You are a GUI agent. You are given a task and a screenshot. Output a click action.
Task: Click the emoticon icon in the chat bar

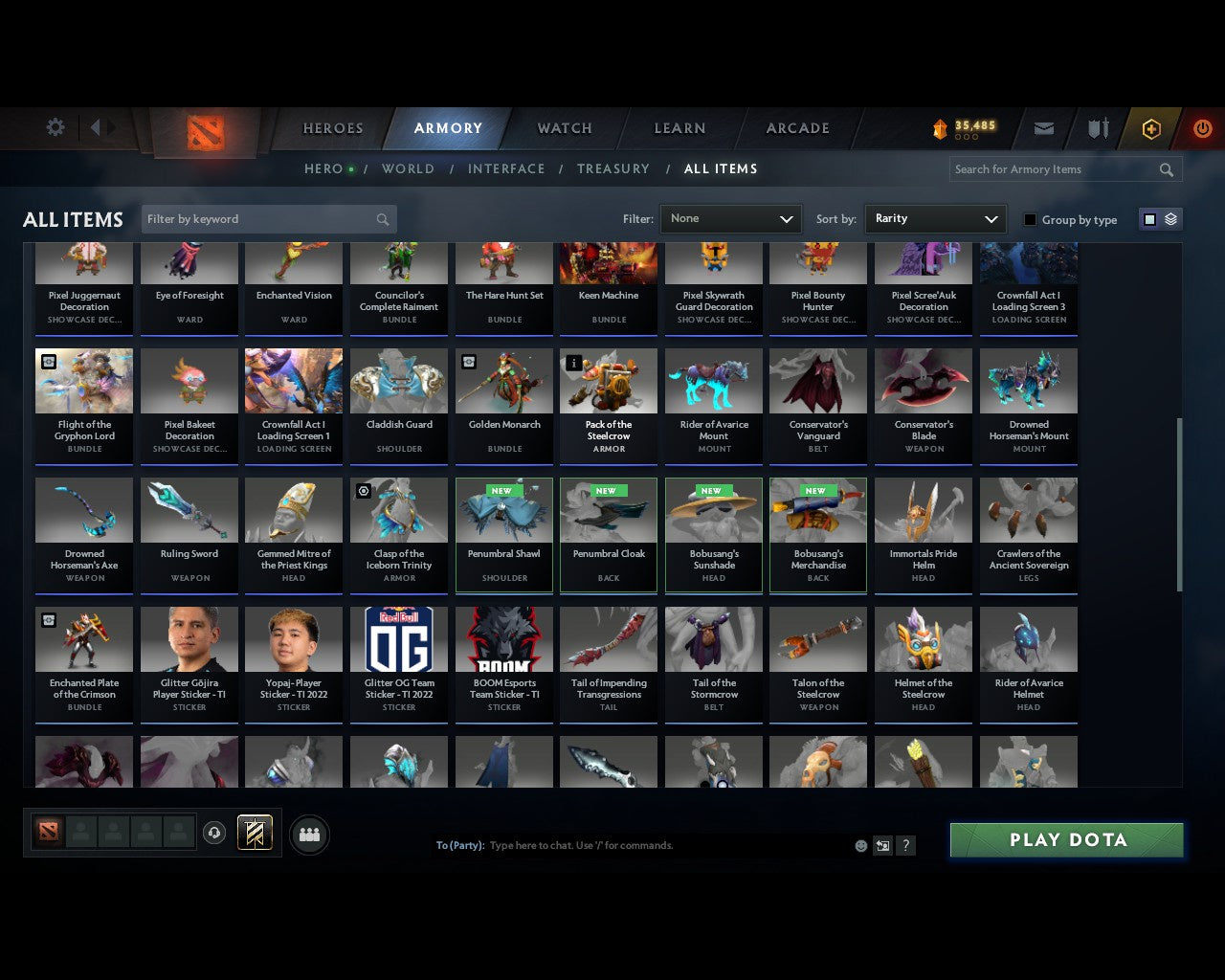coord(860,846)
